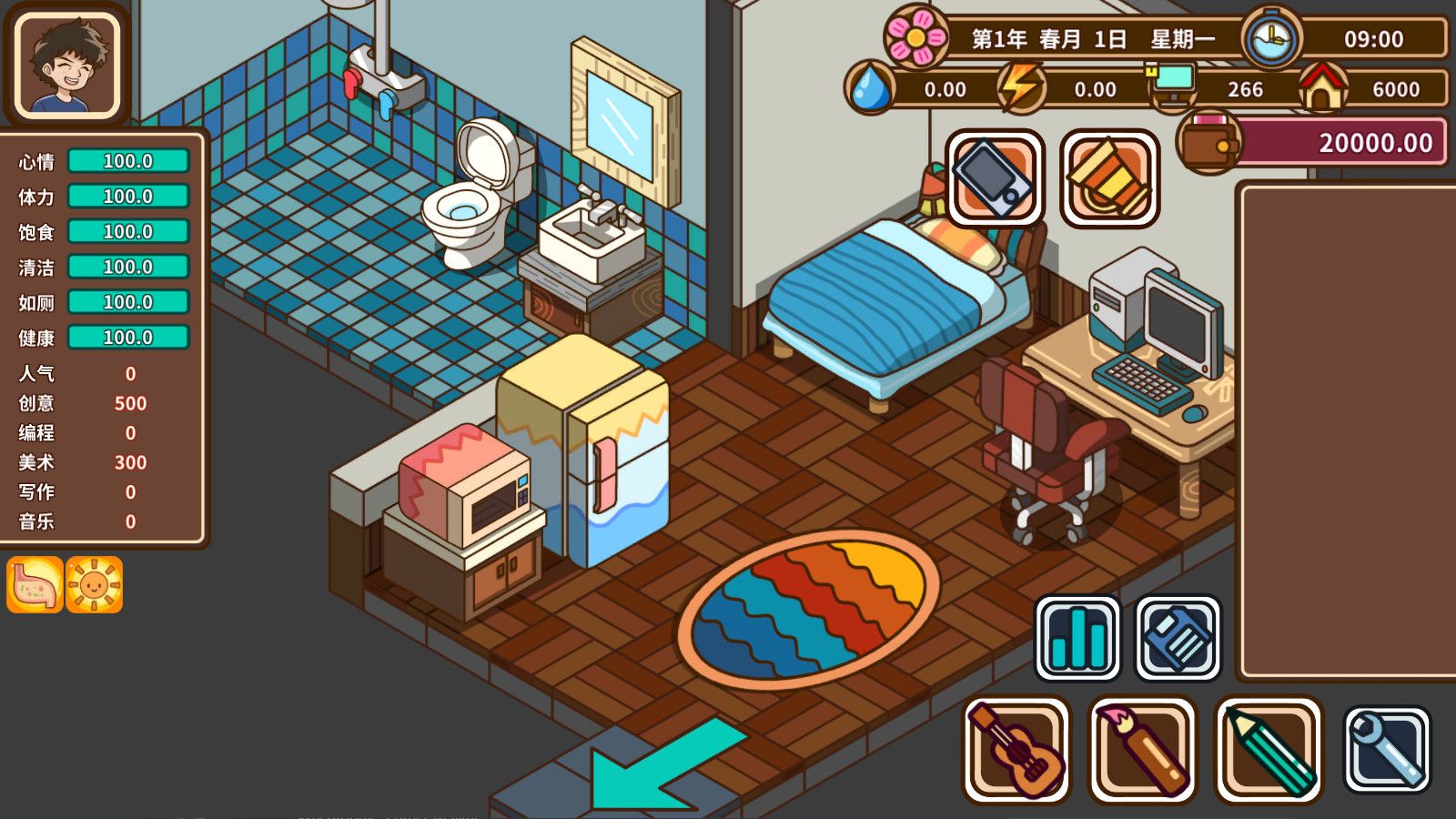The image size is (1456, 819).
Task: Click the stopwatch clock icon
Action: 1271,39
